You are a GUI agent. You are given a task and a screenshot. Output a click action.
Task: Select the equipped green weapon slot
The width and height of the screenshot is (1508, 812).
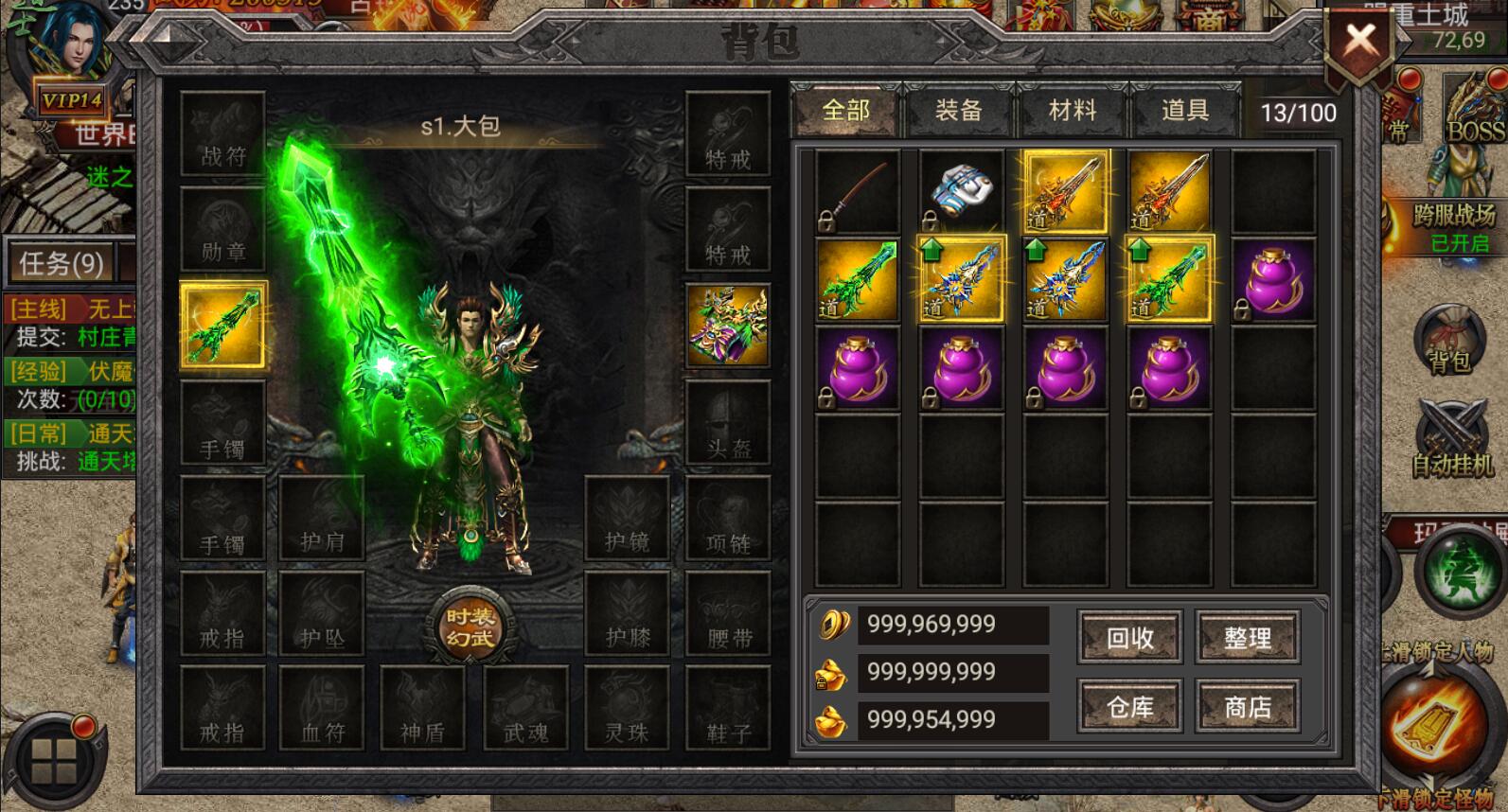tap(223, 325)
